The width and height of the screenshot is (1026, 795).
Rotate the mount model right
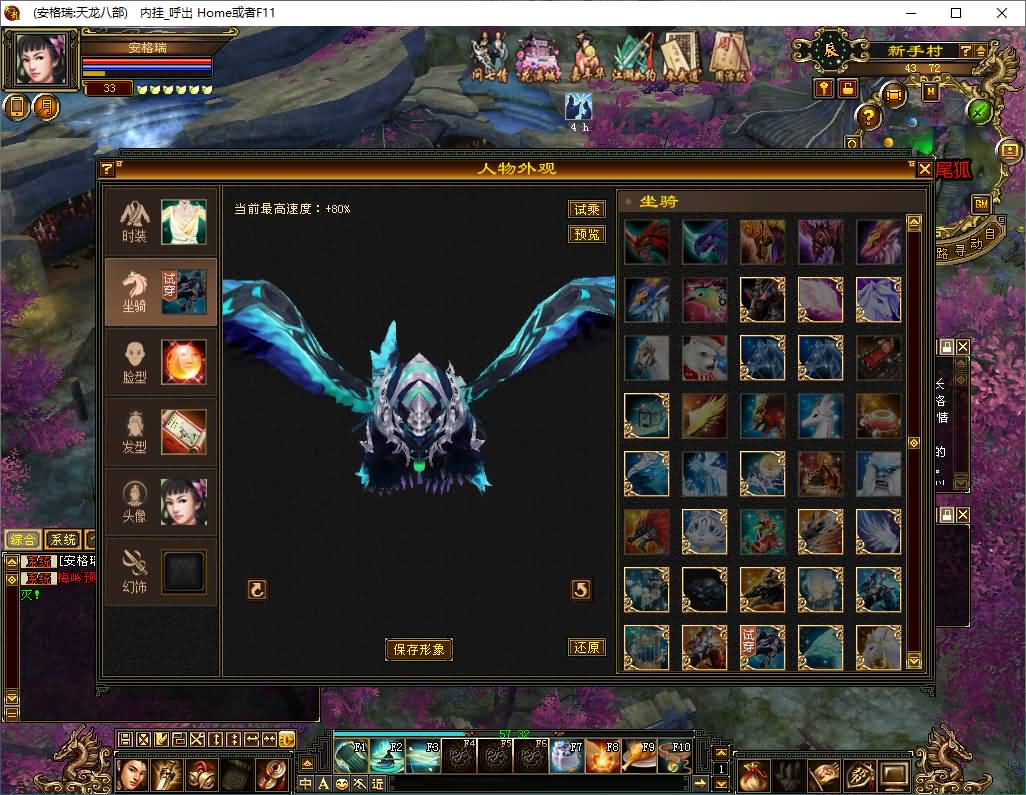pos(581,590)
